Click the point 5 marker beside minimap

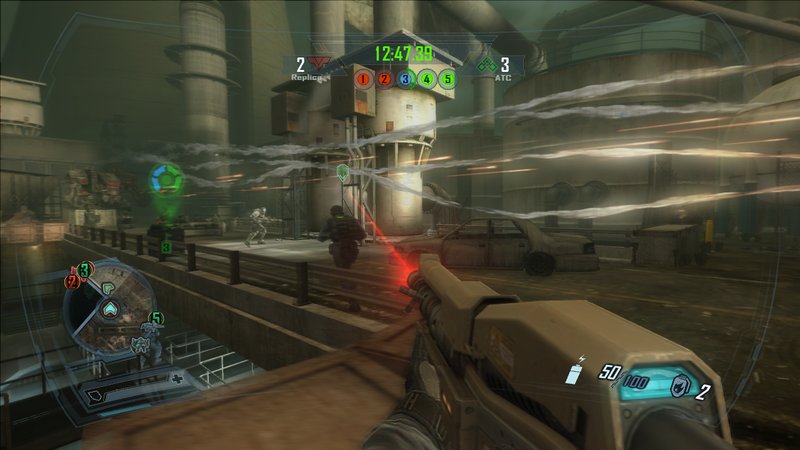tap(156, 319)
